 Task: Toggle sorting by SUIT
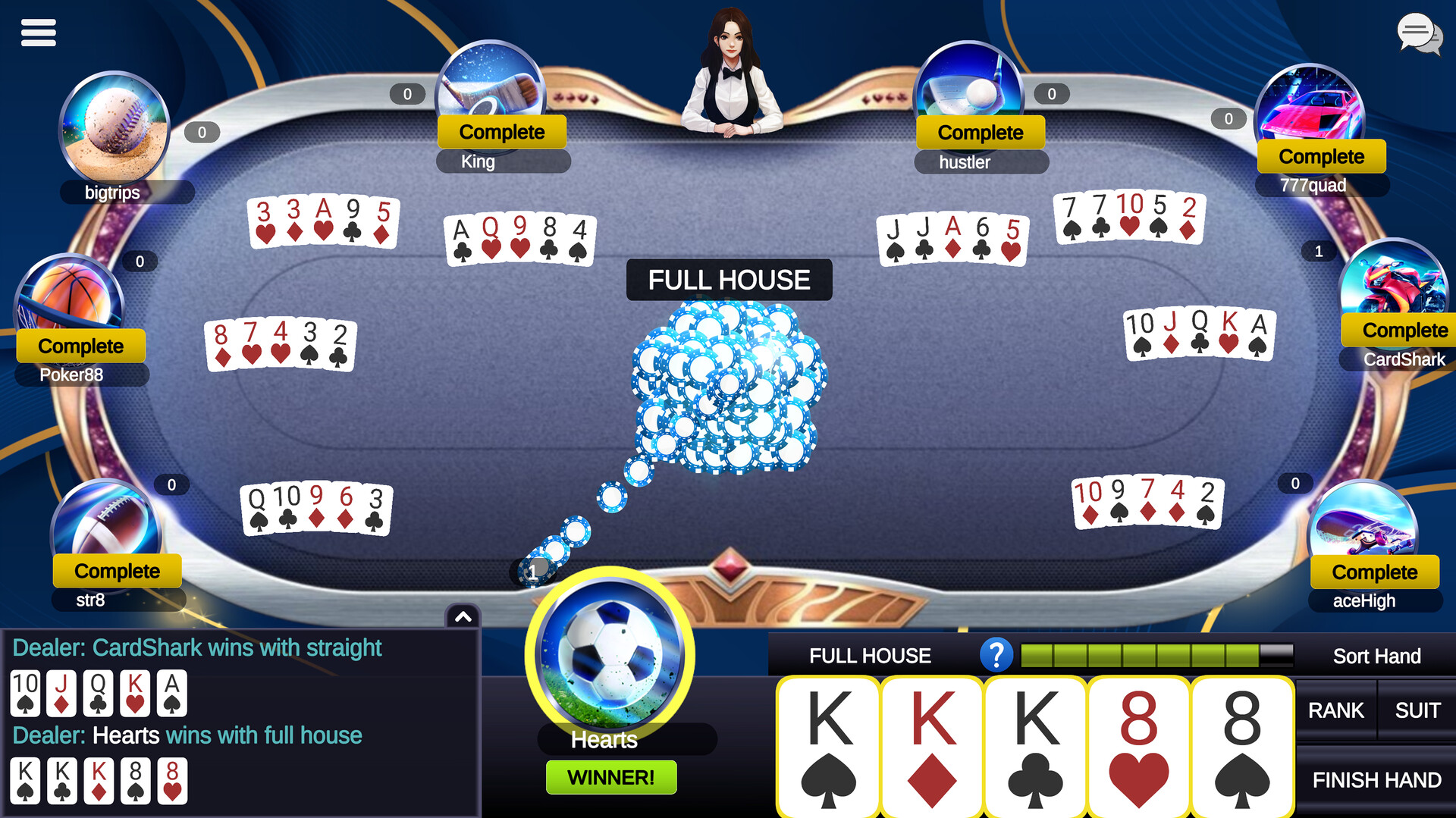tap(1417, 710)
